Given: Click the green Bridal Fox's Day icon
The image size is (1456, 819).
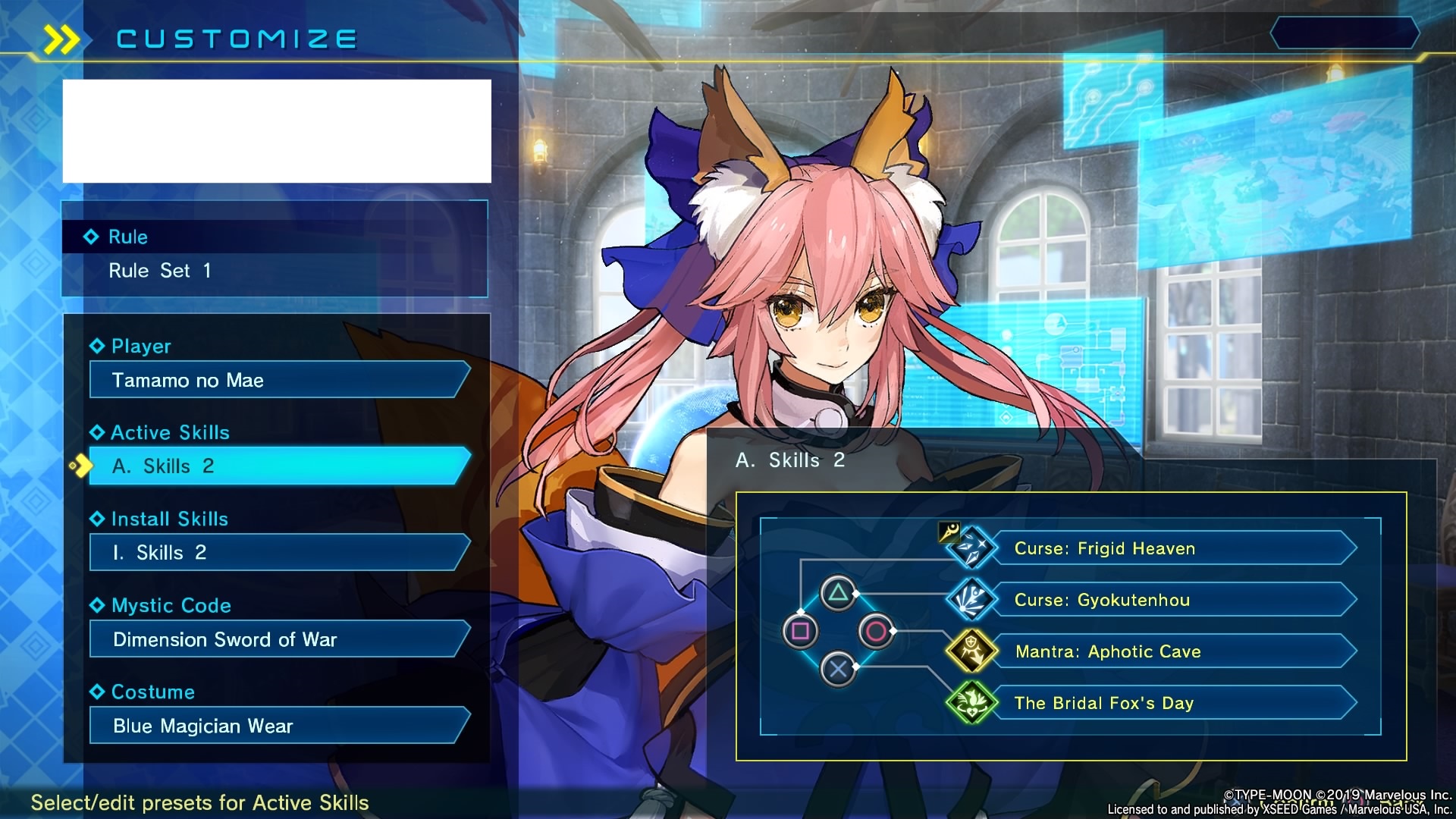Looking at the screenshot, I should pos(971,702).
